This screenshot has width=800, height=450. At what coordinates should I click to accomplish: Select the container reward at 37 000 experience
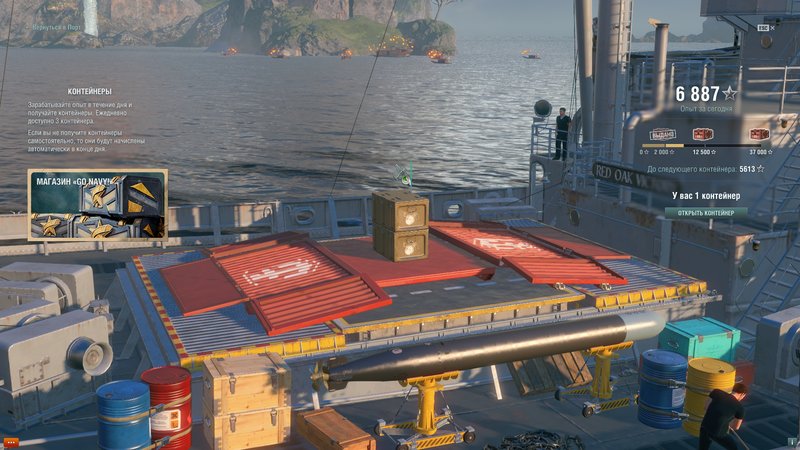click(759, 134)
